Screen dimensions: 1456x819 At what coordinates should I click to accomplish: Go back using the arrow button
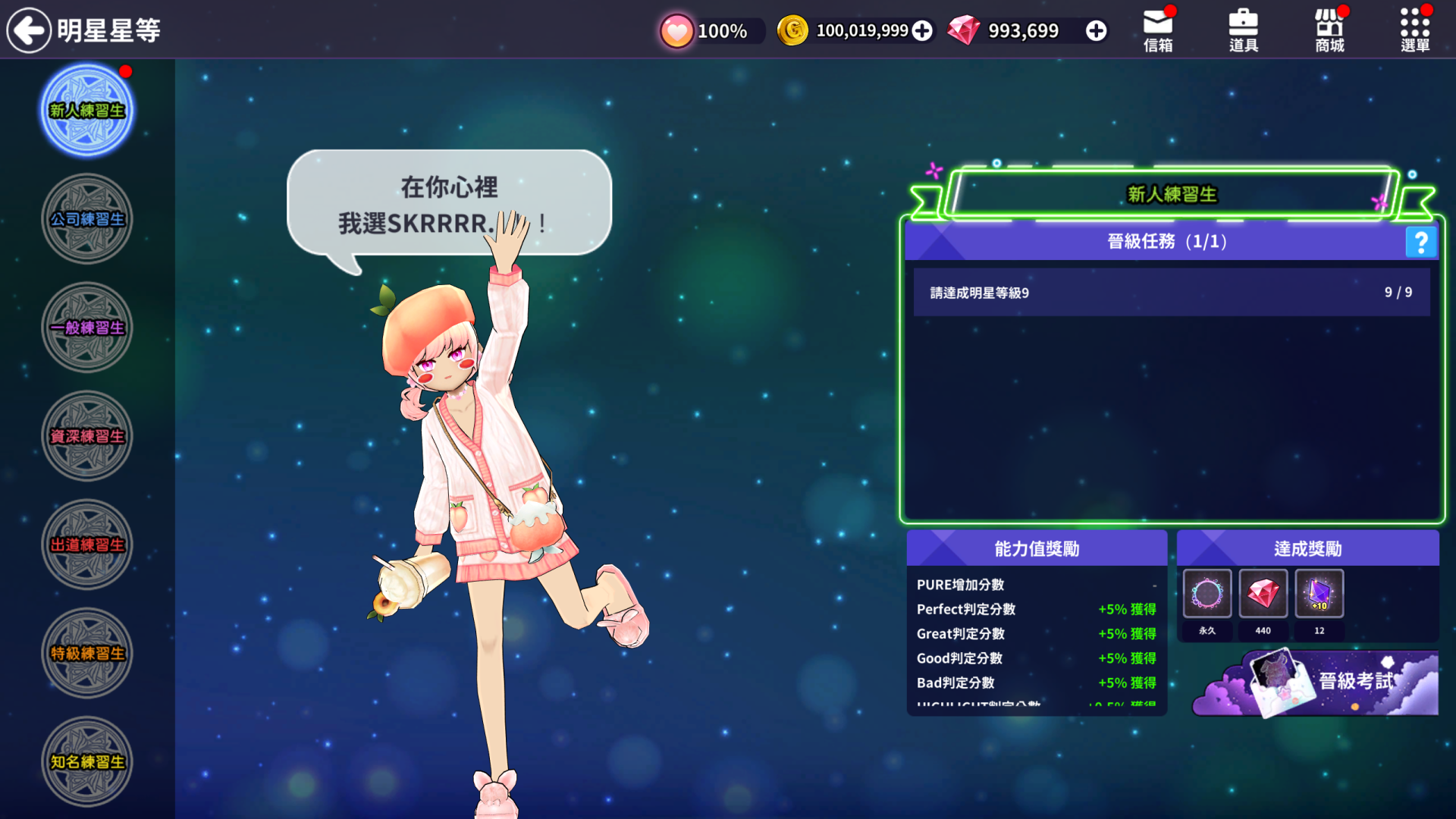tap(29, 30)
